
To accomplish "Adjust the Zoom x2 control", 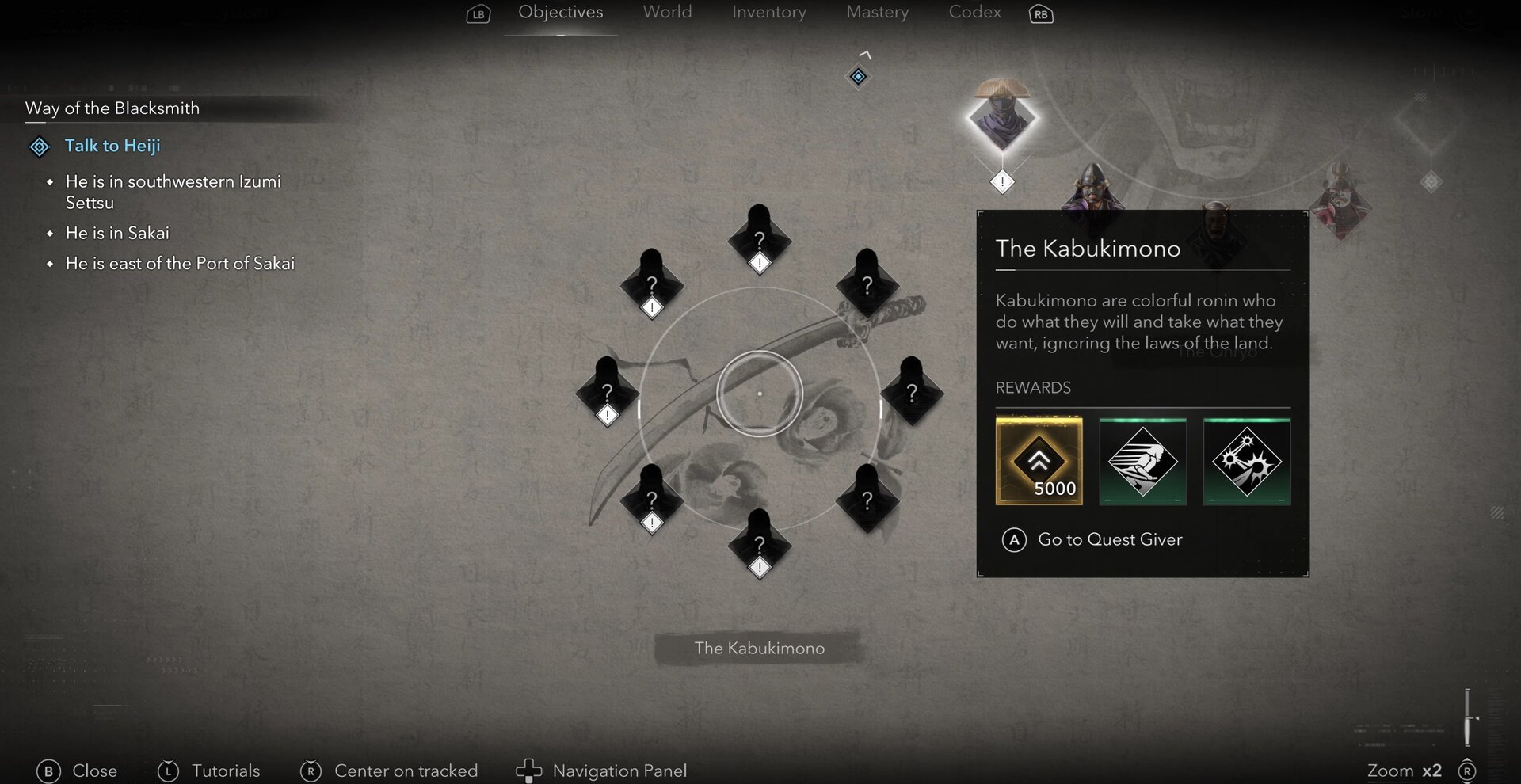I will point(1406,770).
